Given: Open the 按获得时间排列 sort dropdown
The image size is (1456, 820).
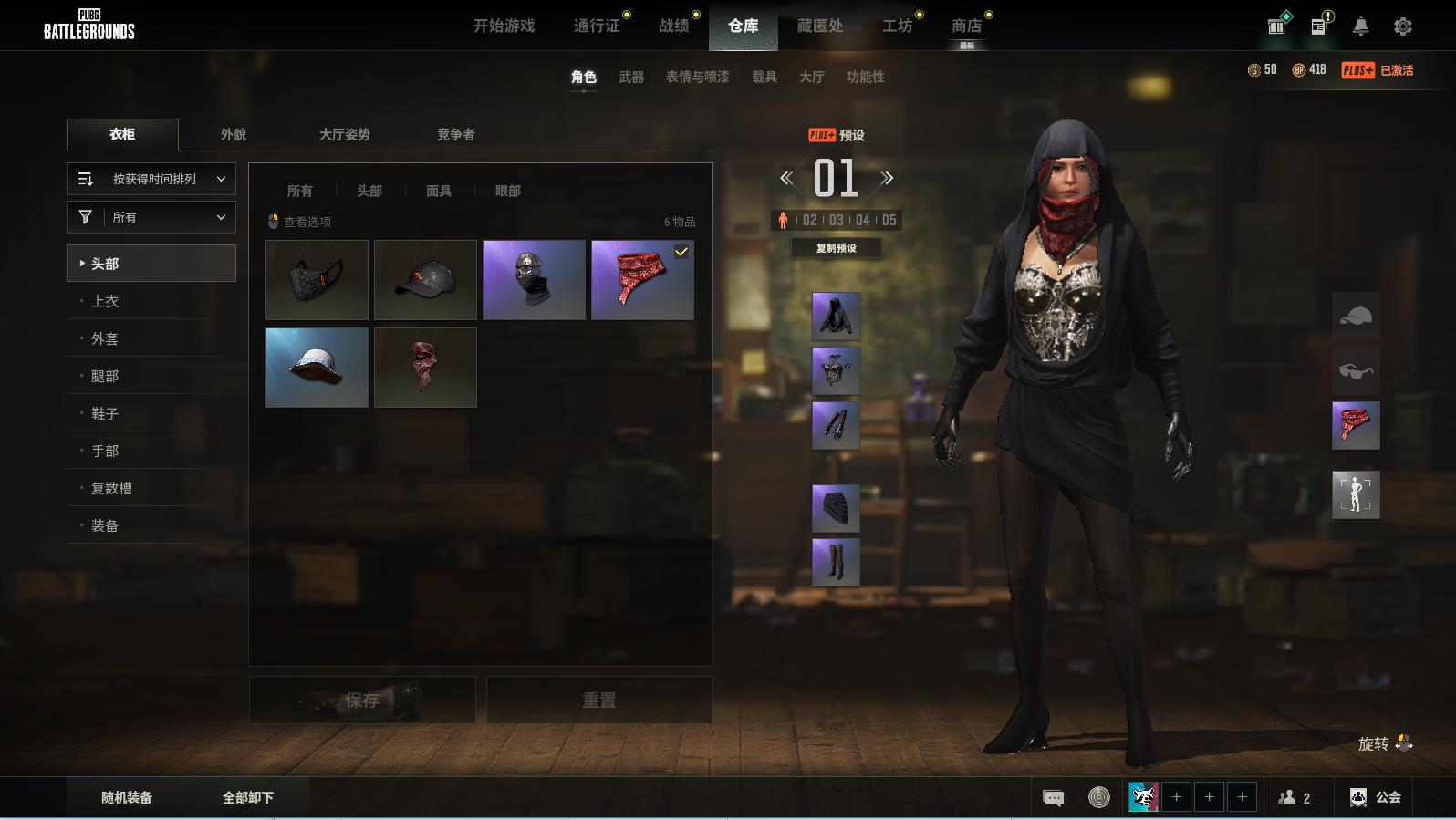Looking at the screenshot, I should pos(151,179).
